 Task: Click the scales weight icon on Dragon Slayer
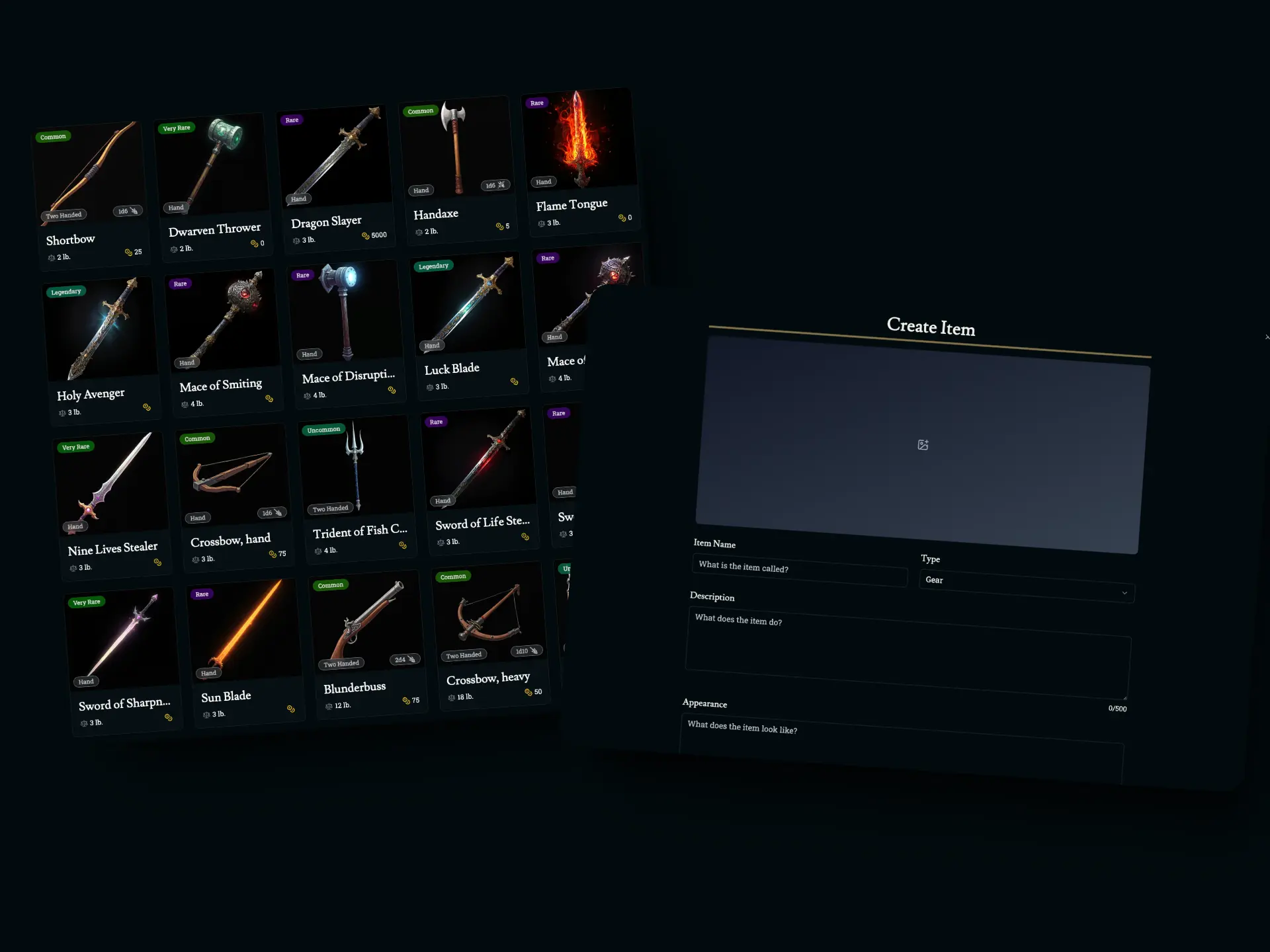(297, 241)
